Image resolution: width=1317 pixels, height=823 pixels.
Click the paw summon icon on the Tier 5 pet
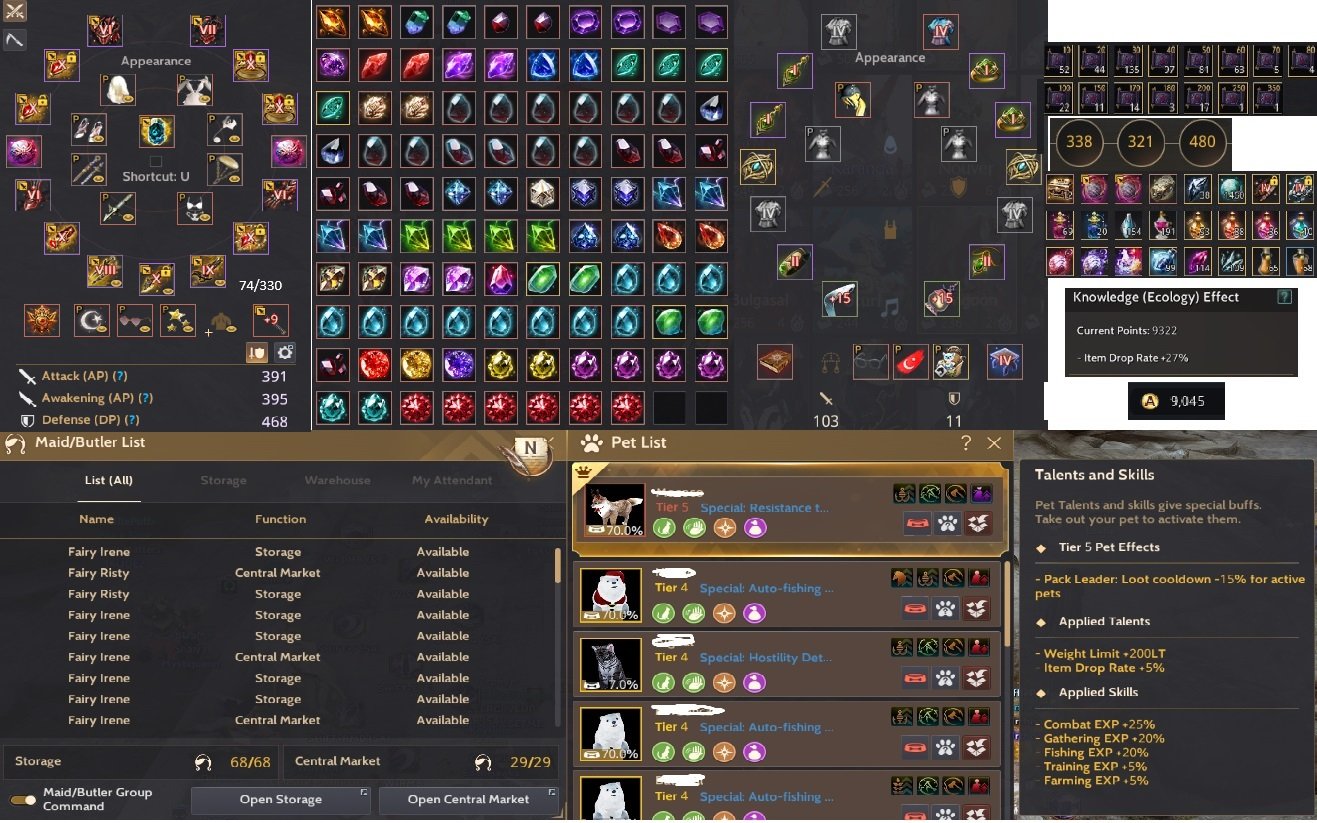945,522
